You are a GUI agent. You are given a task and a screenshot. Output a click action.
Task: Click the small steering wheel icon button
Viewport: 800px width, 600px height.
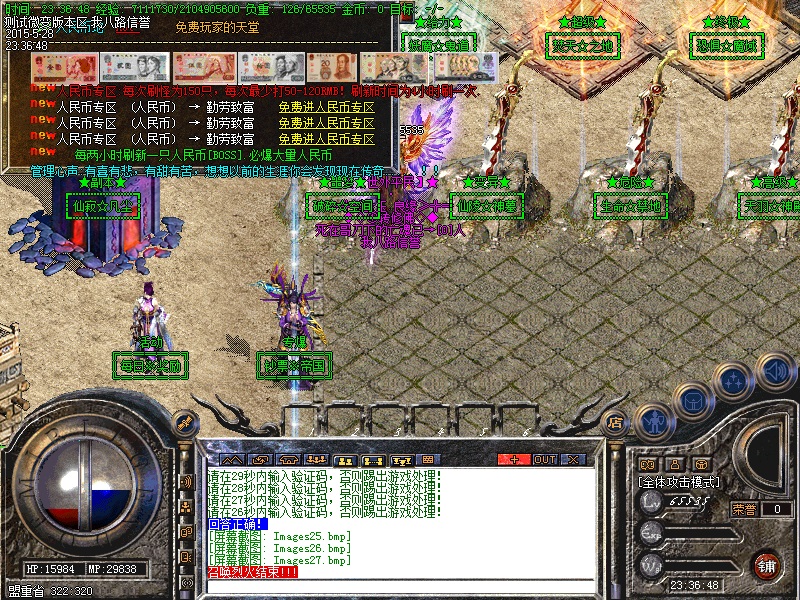703,464
